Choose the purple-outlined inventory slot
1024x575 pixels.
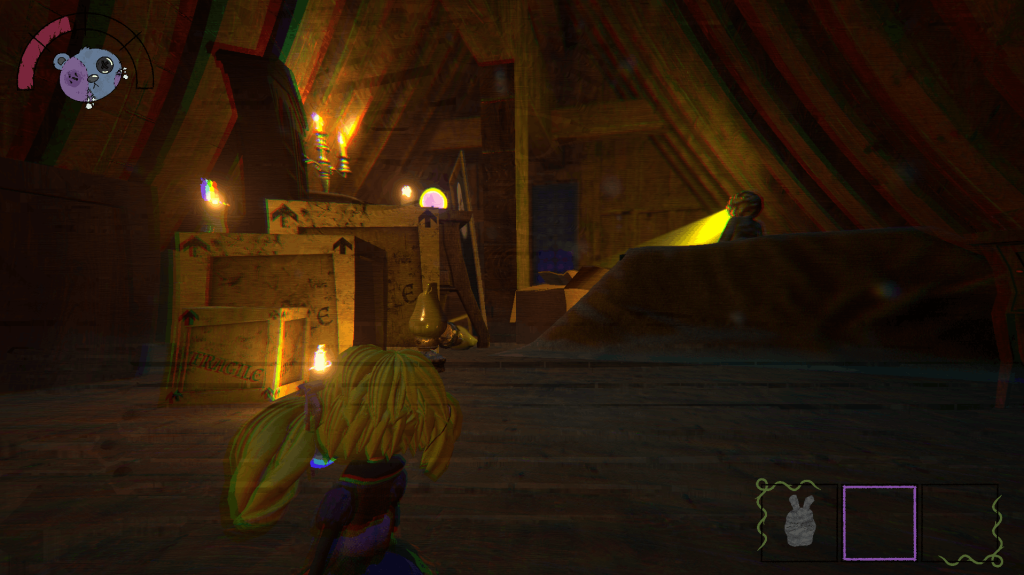tap(879, 522)
